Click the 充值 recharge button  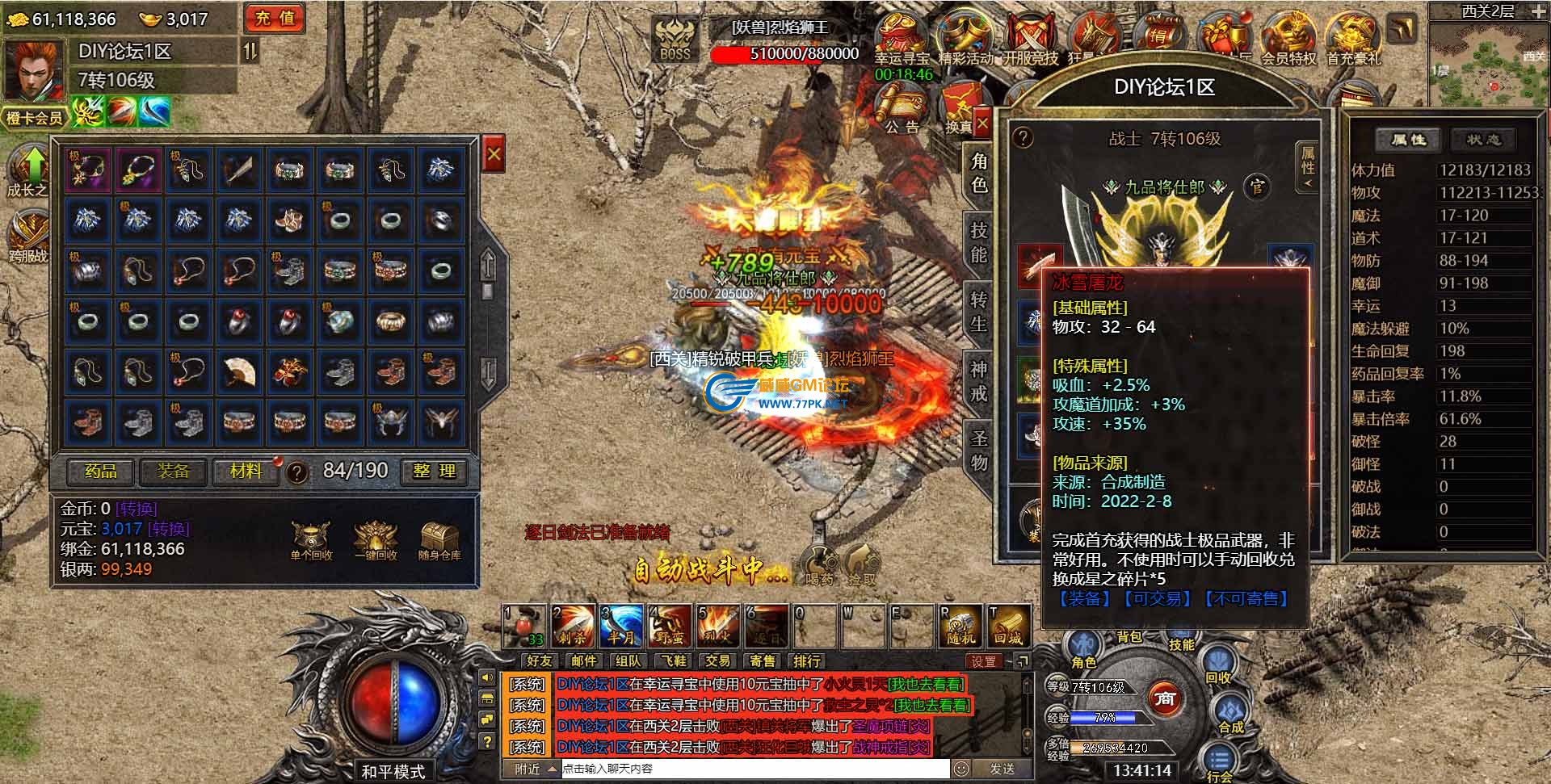(x=275, y=19)
